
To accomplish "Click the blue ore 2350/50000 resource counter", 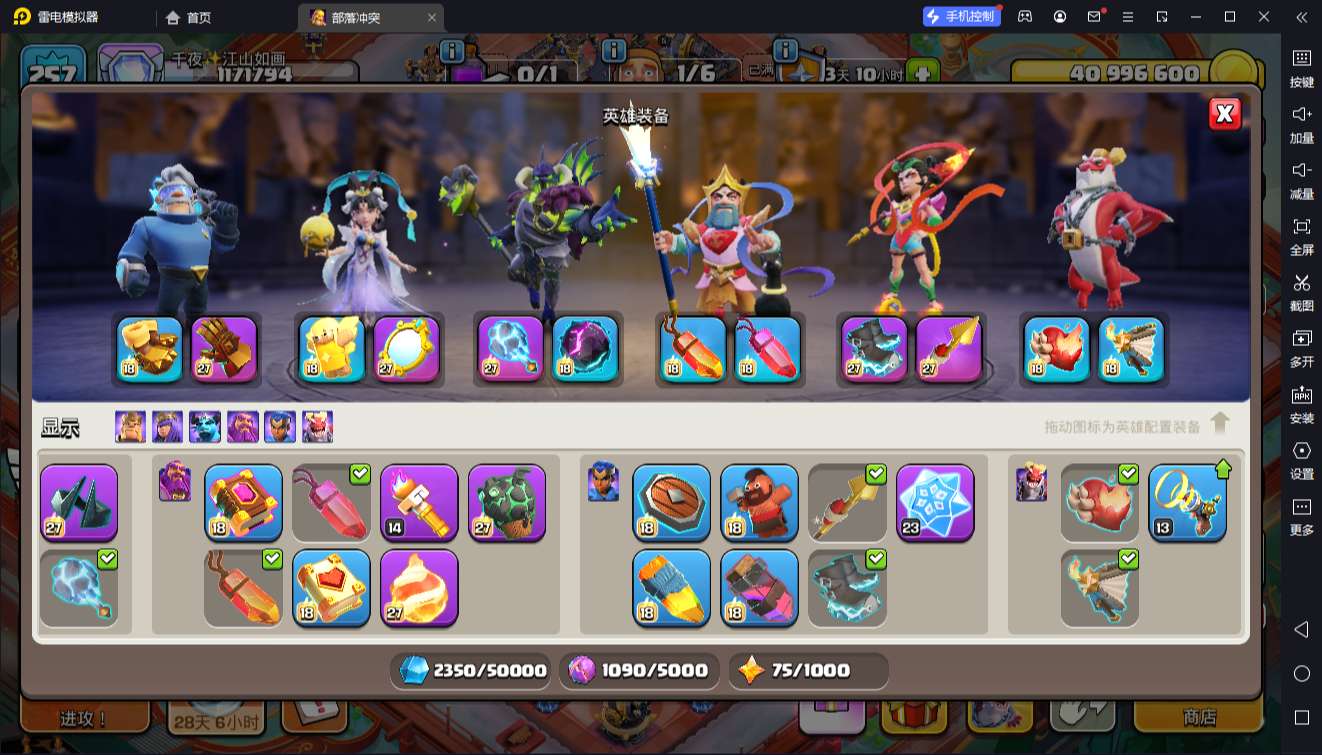I will pos(472,670).
